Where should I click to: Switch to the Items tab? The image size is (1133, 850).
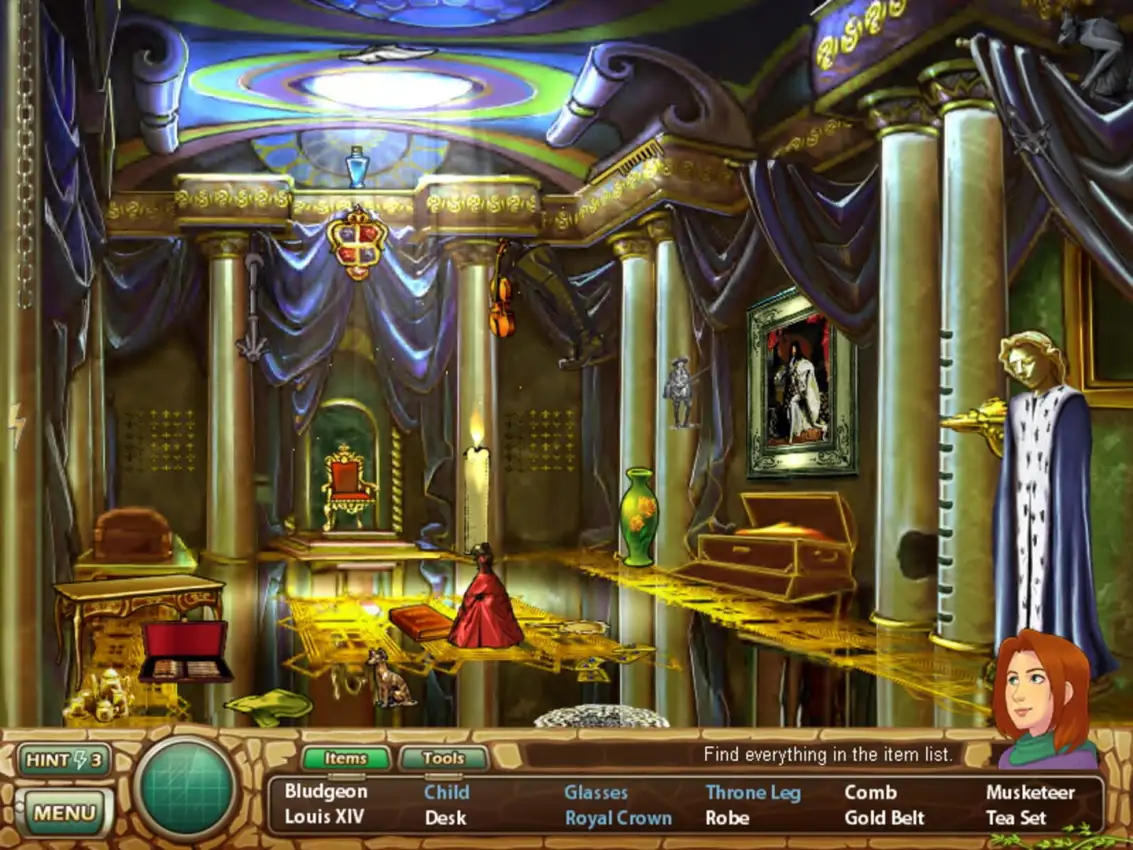[x=345, y=759]
